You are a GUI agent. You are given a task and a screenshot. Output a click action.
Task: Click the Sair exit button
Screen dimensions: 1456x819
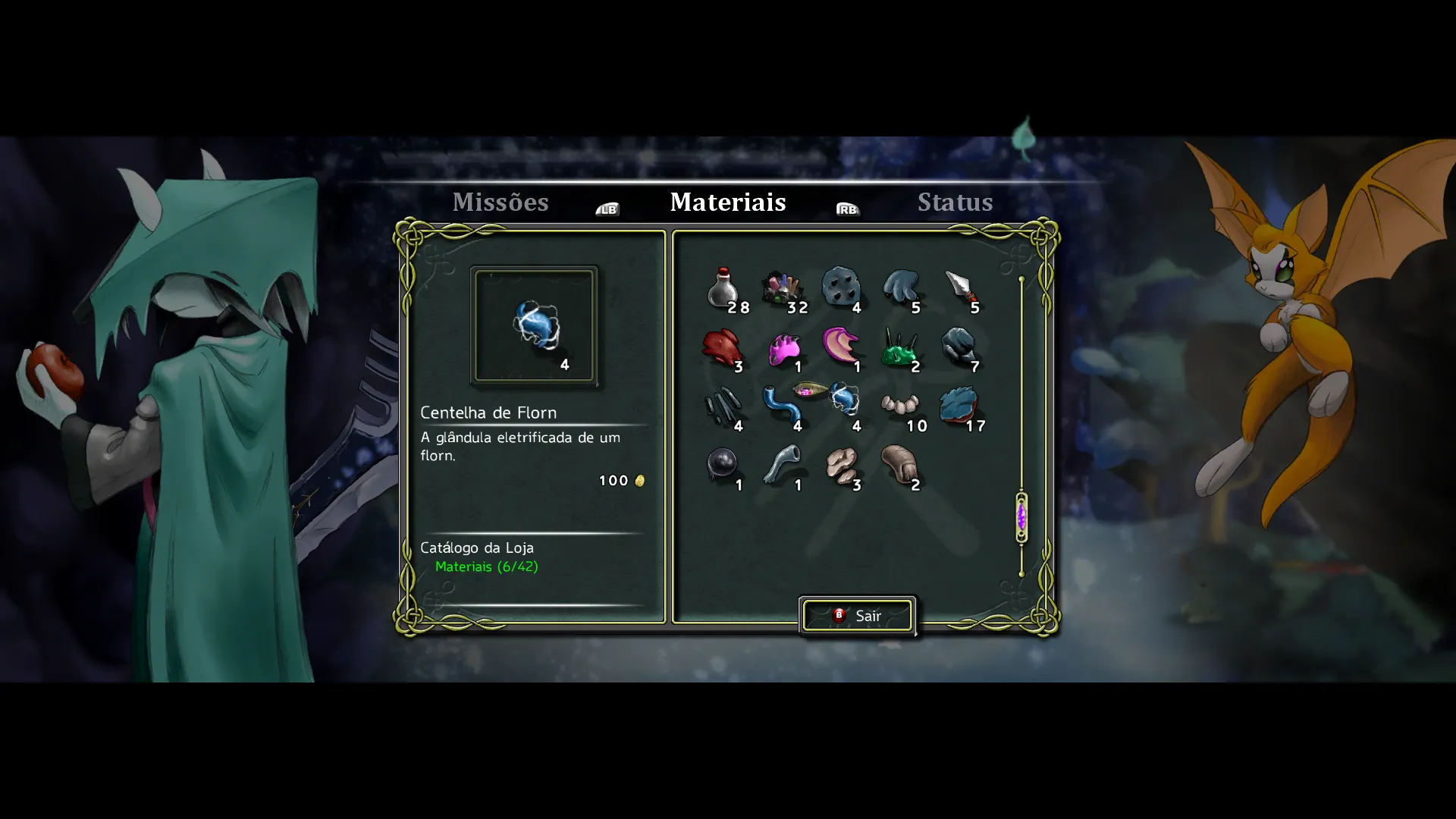858,616
